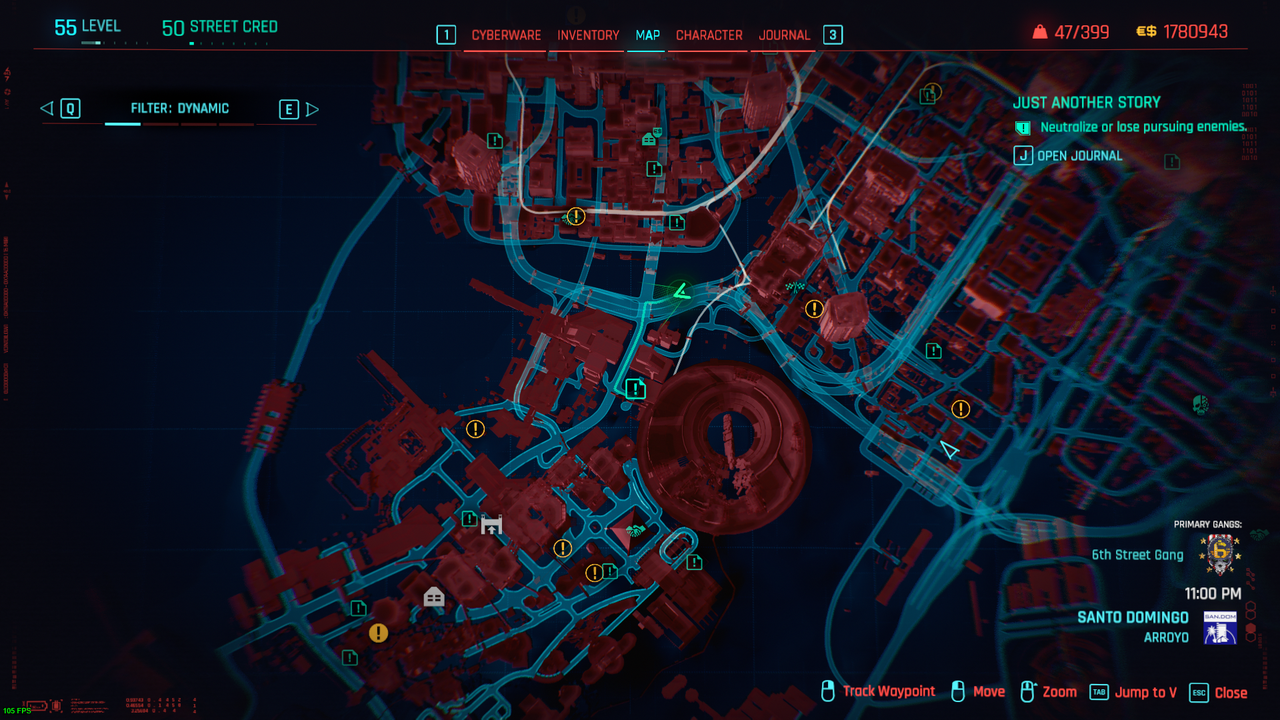Click the green house marker
1280x720 pixels.
650,138
